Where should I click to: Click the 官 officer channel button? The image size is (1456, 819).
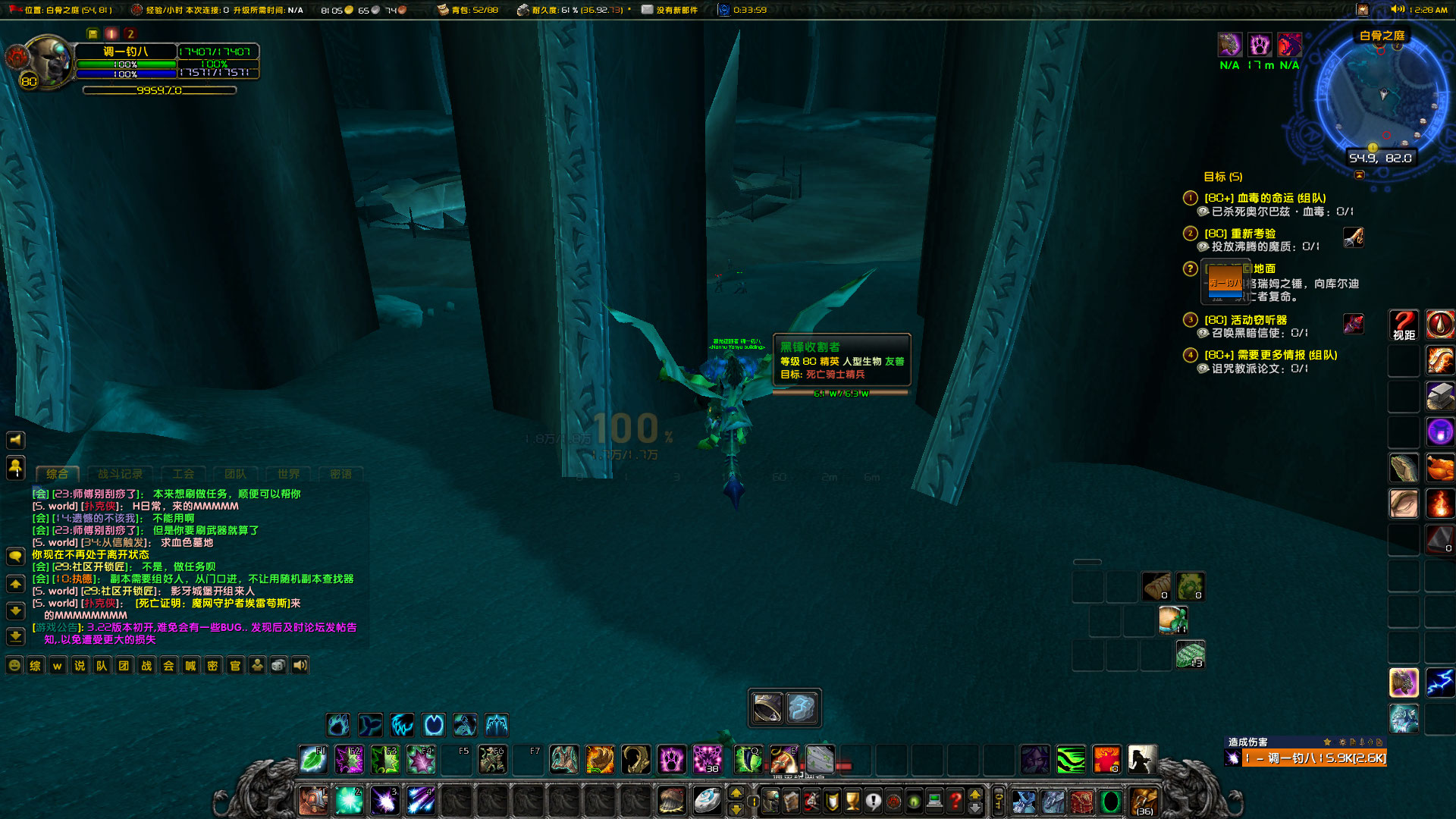(234, 665)
